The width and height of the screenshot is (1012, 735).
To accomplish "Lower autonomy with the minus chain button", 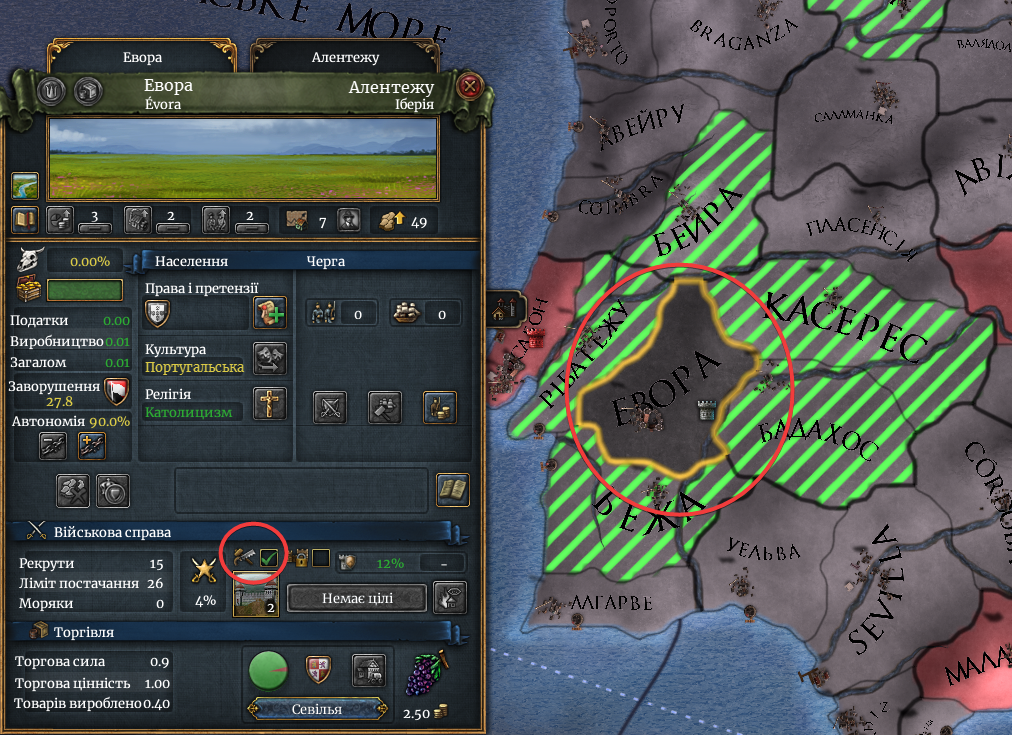I will [x=53, y=445].
